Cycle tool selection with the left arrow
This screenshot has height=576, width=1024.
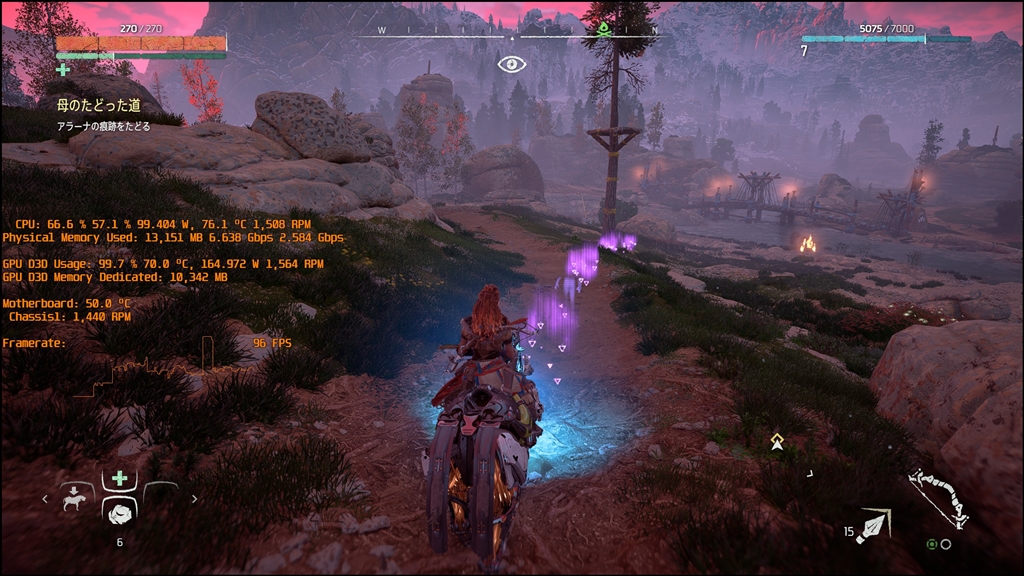pos(44,498)
